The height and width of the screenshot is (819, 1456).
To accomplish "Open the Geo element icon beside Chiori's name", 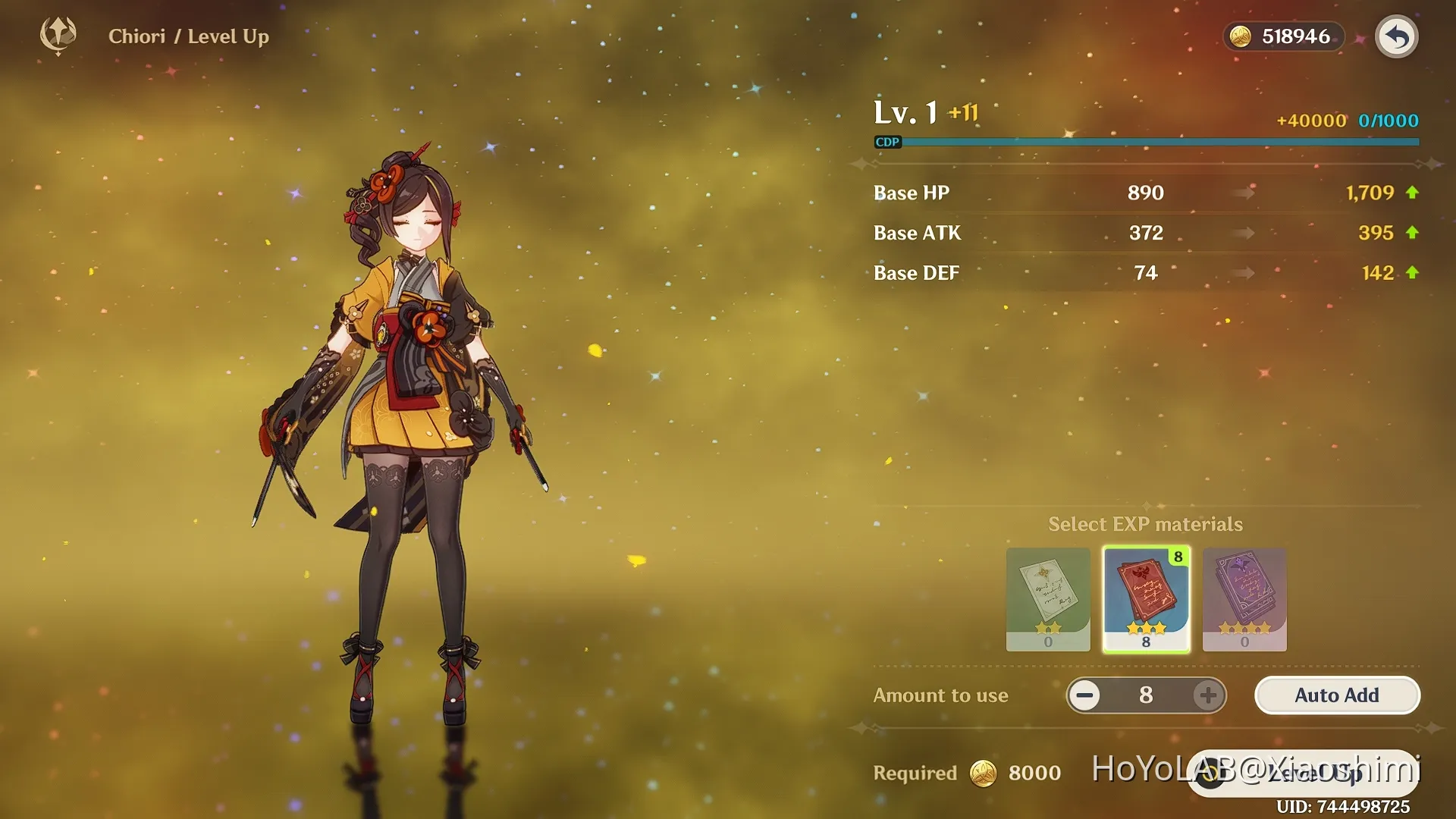I will (58, 35).
